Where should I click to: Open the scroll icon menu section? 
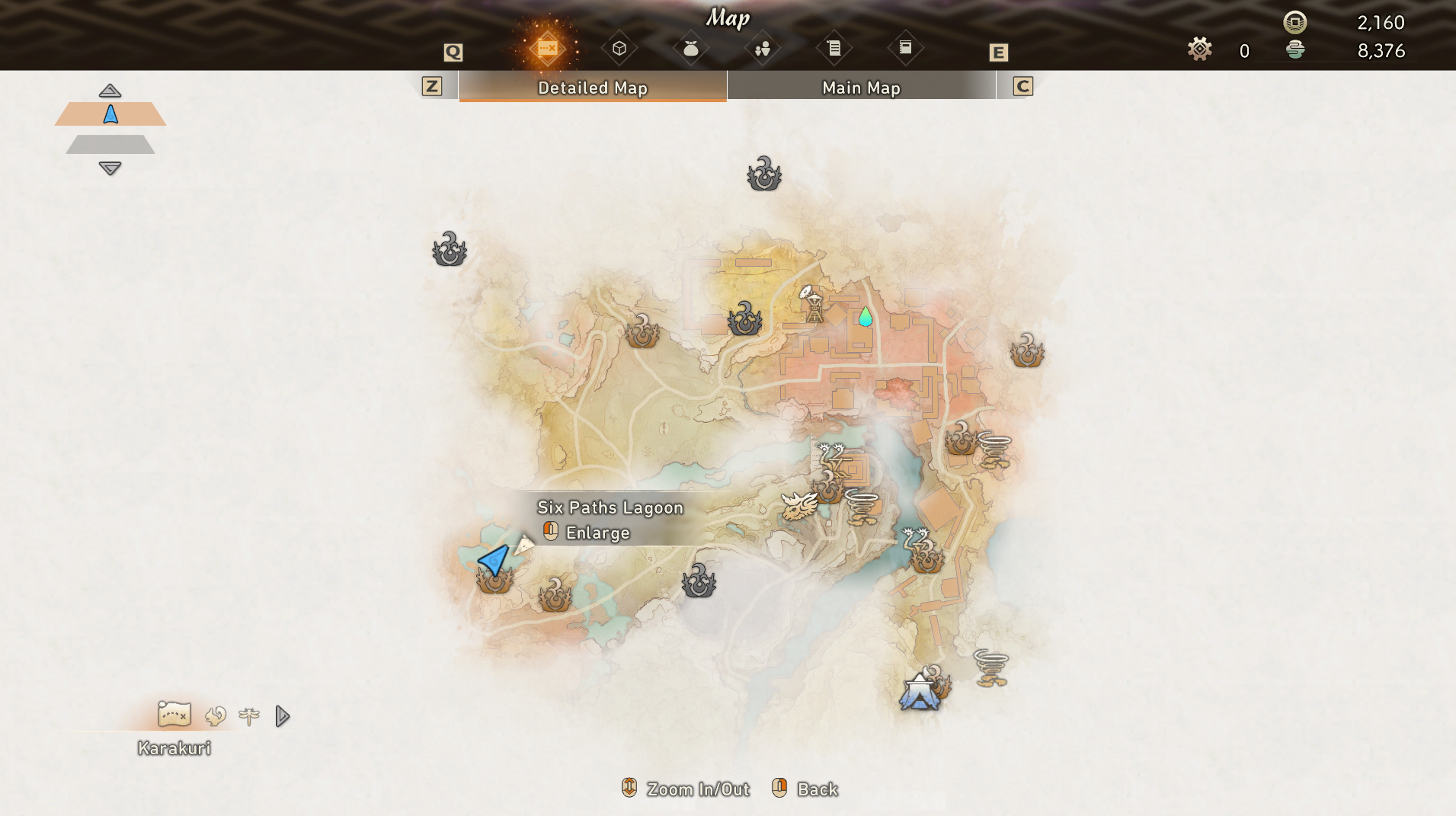pos(834,49)
